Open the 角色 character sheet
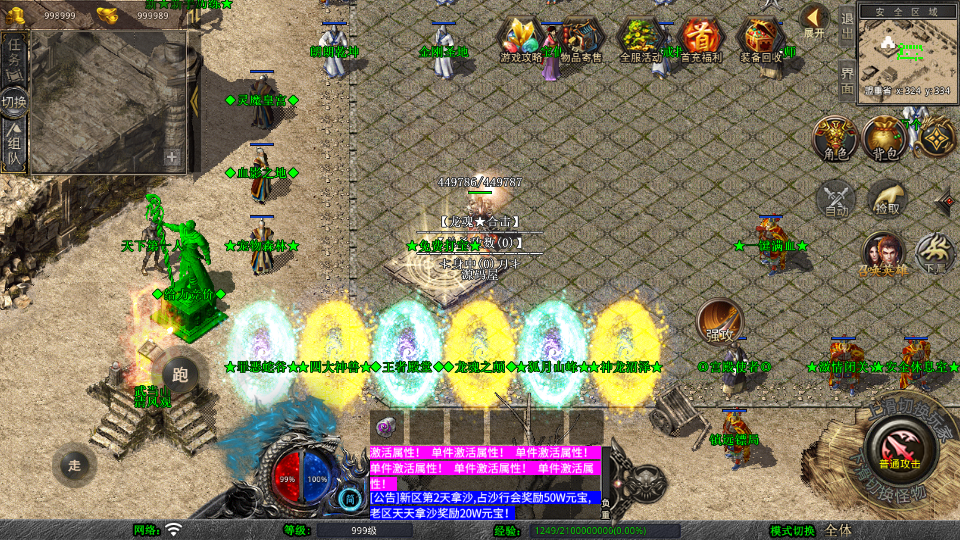 [x=832, y=138]
